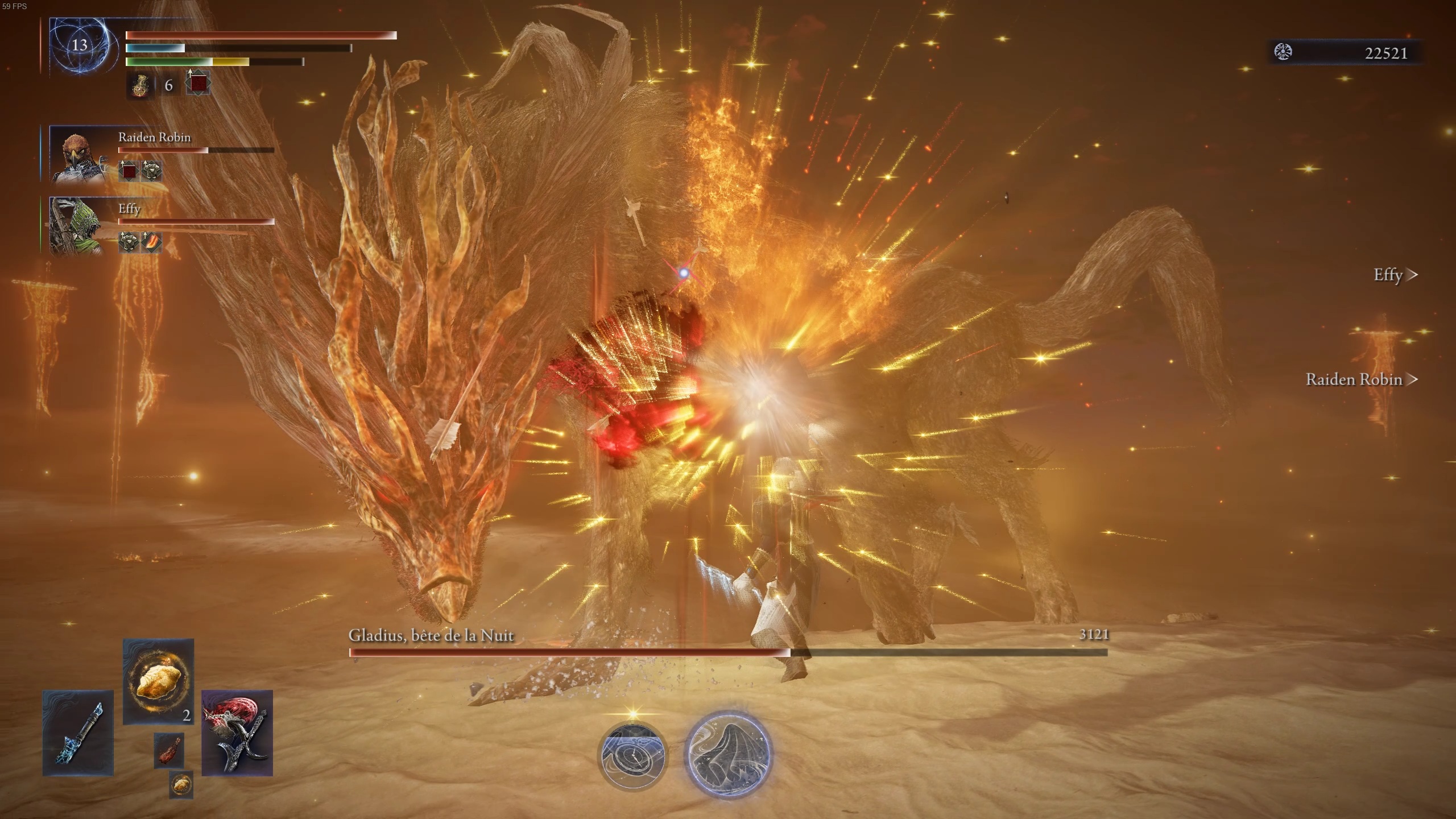Choose Effy's green-hooded portrait

tap(76, 226)
